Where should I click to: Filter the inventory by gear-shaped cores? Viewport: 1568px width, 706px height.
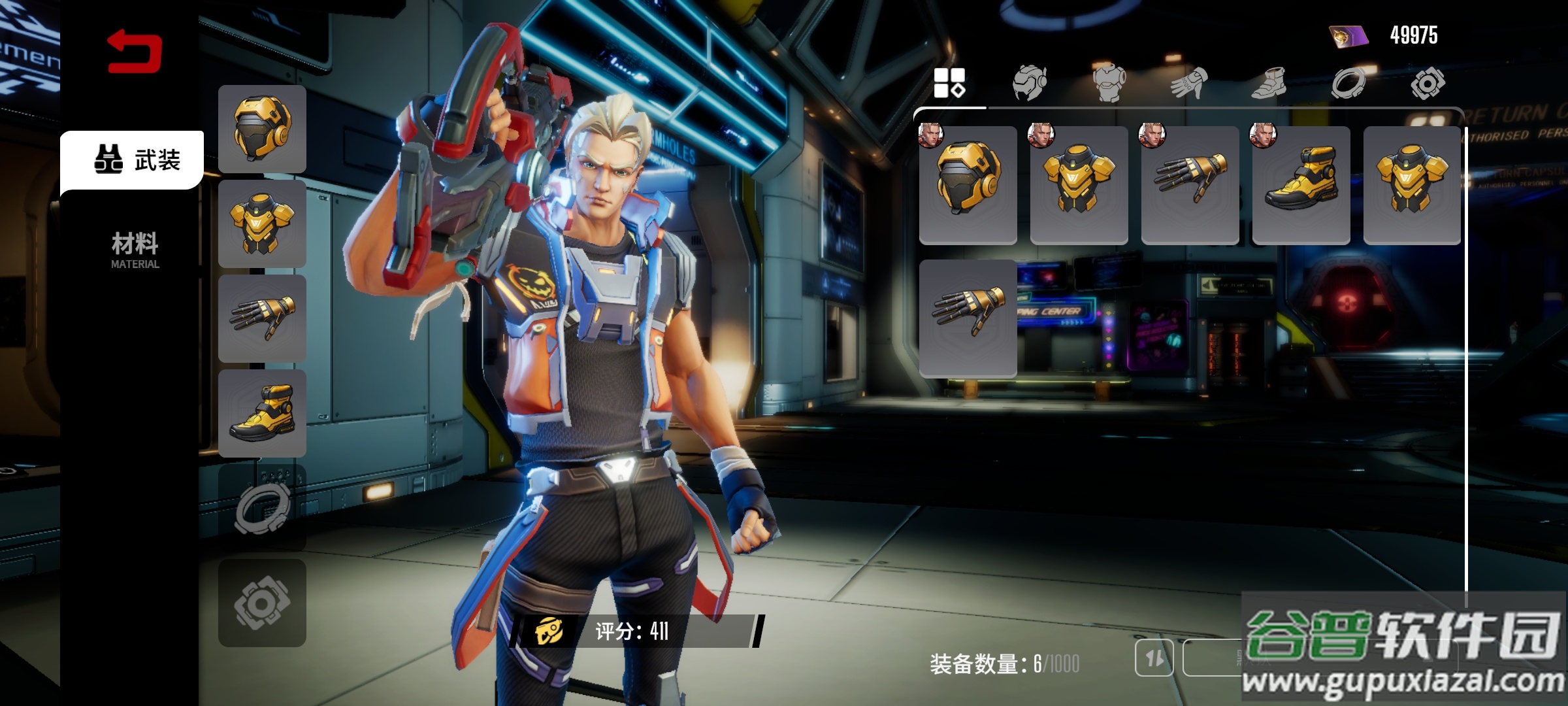pos(1428,84)
